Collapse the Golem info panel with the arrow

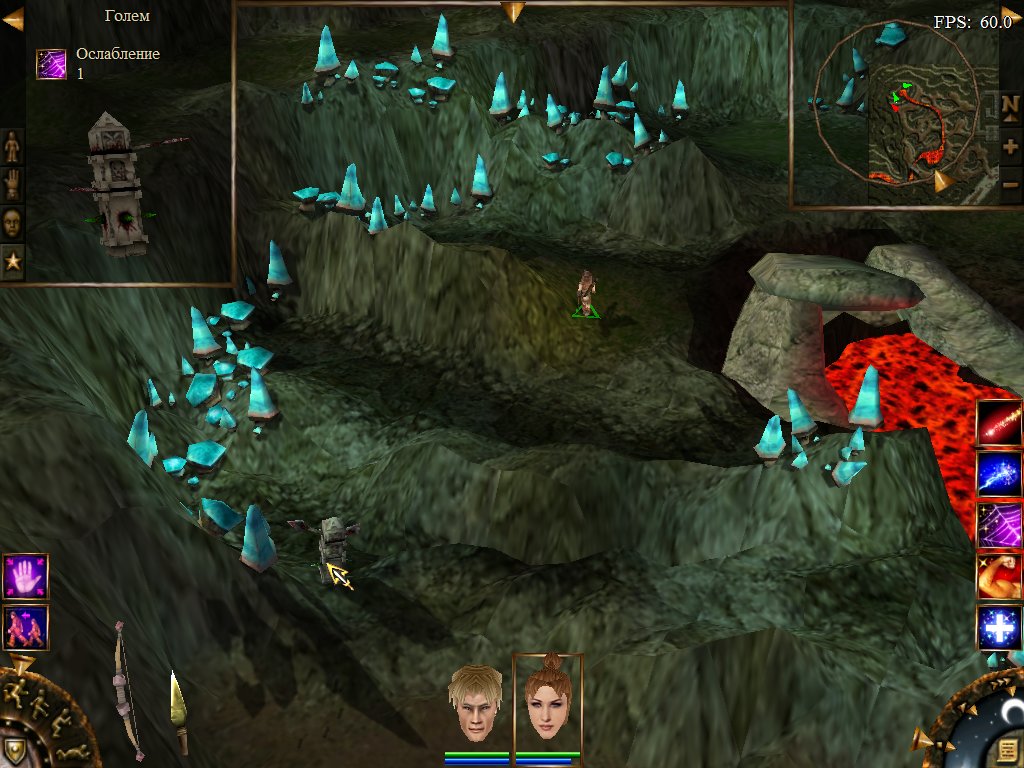[13, 19]
